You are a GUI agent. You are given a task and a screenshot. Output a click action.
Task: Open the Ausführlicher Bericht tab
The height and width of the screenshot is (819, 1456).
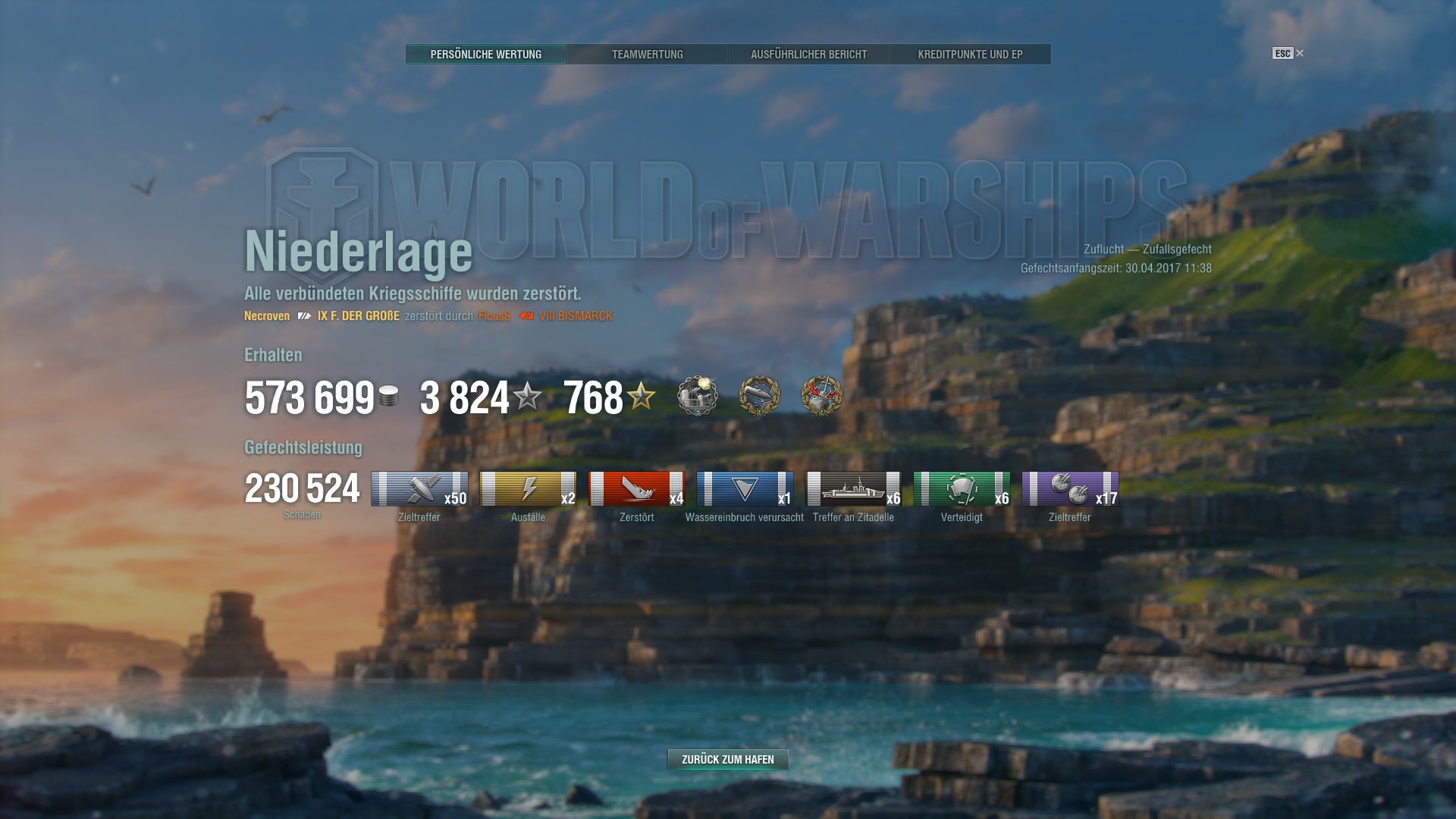click(x=808, y=55)
